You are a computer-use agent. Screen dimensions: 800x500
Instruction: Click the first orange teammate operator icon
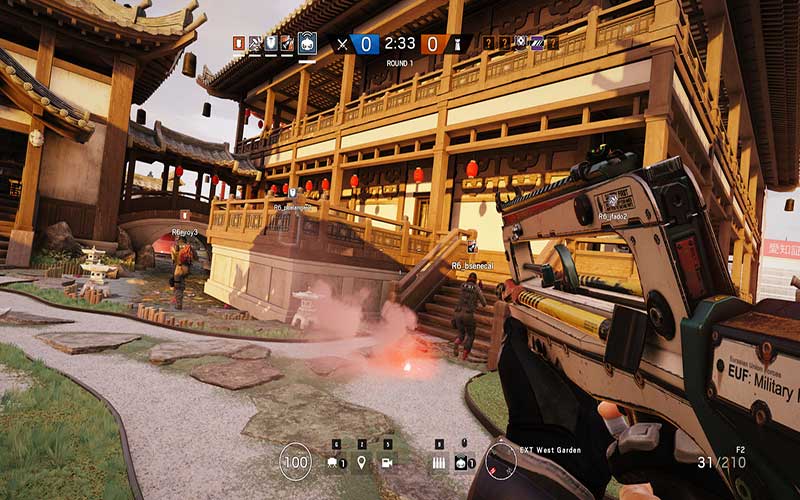(x=238, y=43)
